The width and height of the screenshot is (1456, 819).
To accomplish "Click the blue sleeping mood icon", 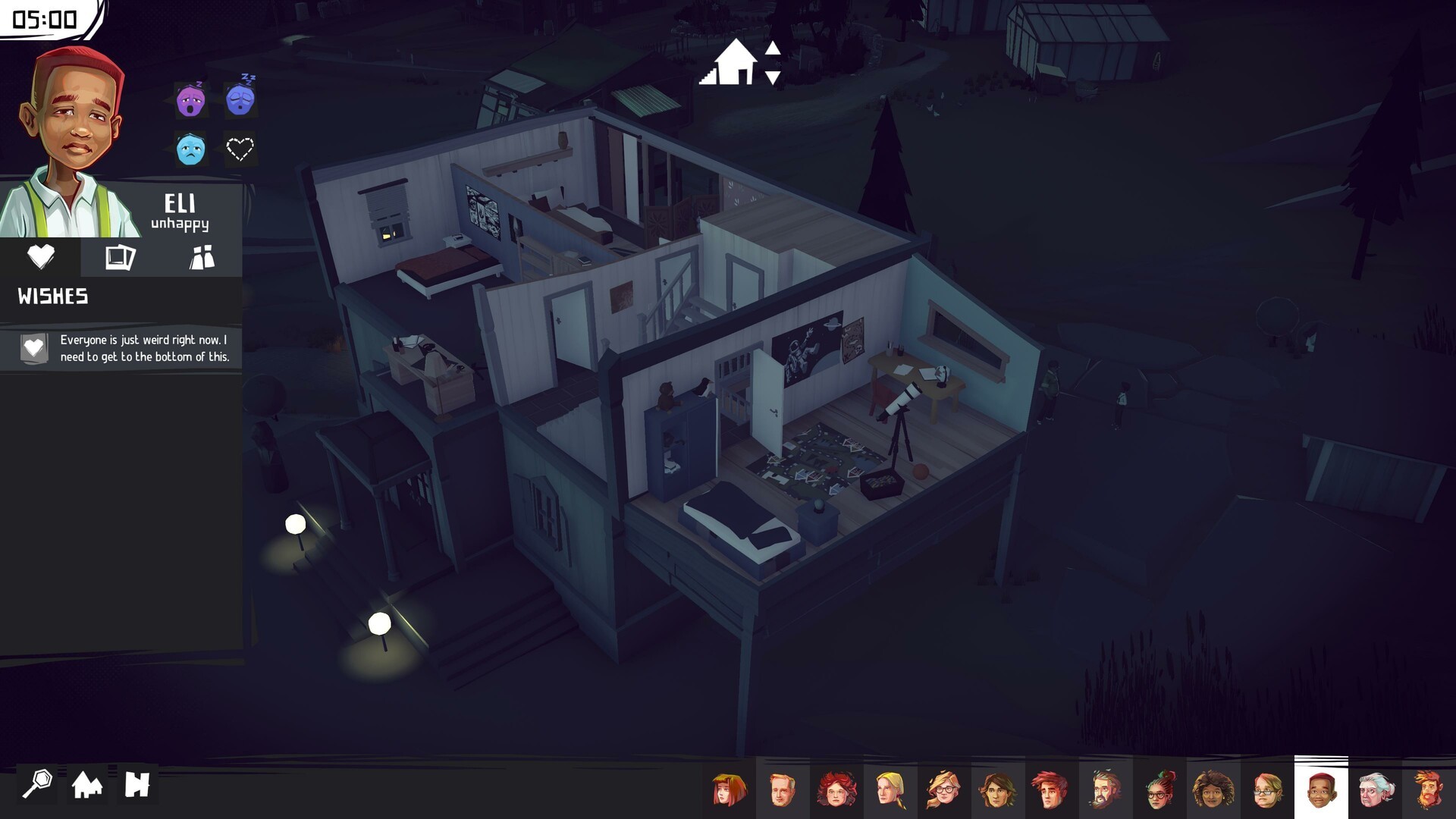I will pos(240,98).
